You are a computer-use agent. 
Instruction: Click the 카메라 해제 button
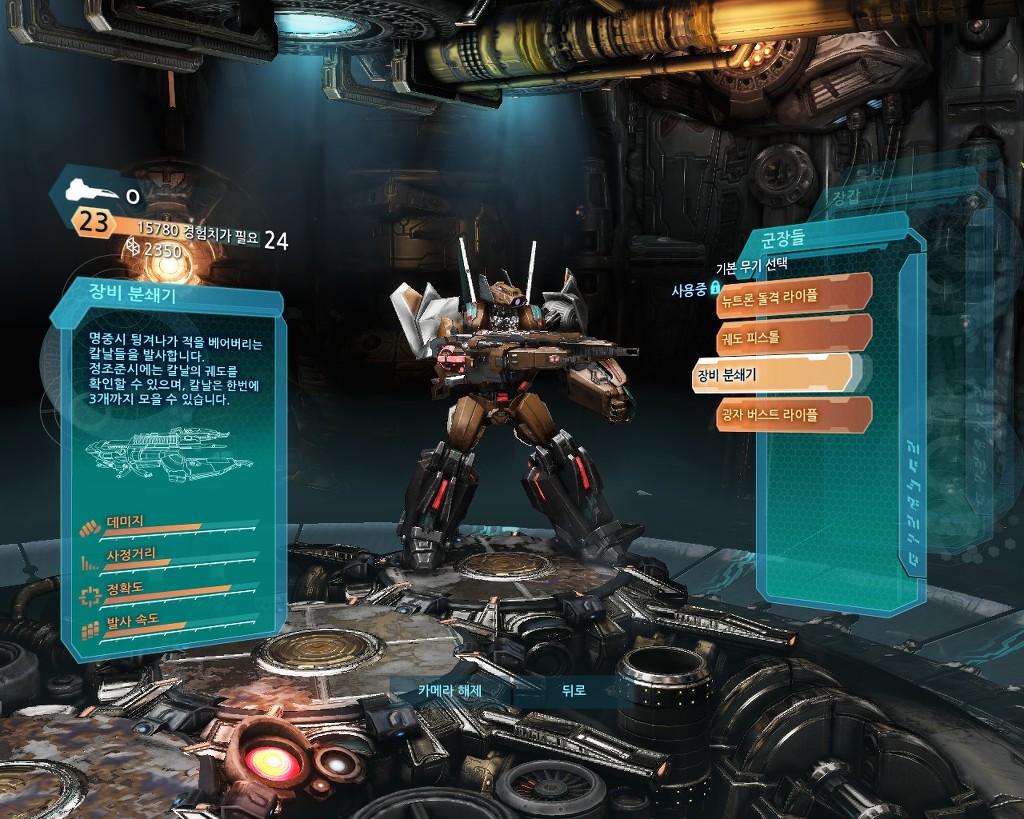[x=449, y=690]
